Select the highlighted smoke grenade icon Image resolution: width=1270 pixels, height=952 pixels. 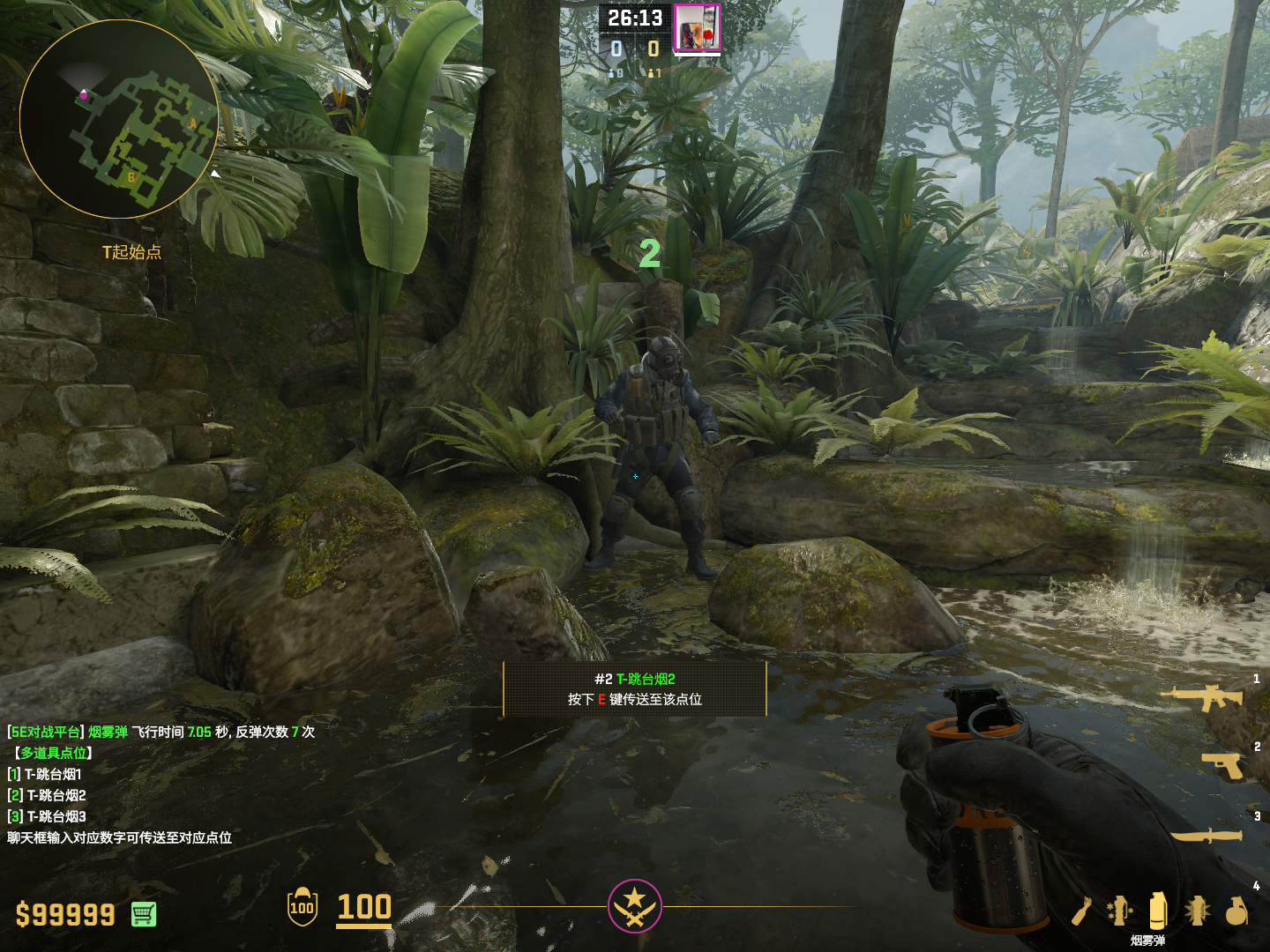pyautogui.click(x=1158, y=911)
